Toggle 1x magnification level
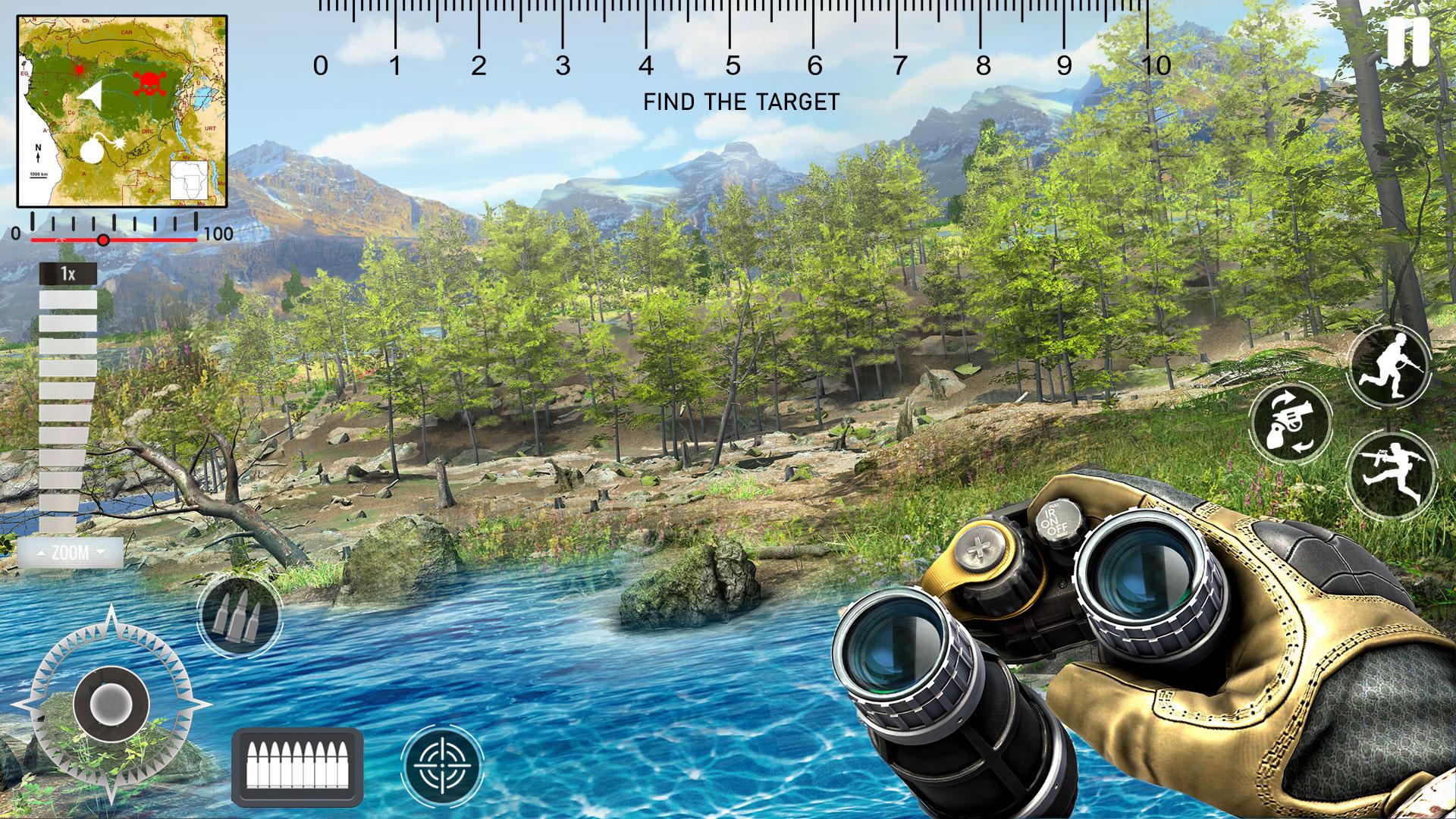The height and width of the screenshot is (819, 1456). pyautogui.click(x=67, y=273)
